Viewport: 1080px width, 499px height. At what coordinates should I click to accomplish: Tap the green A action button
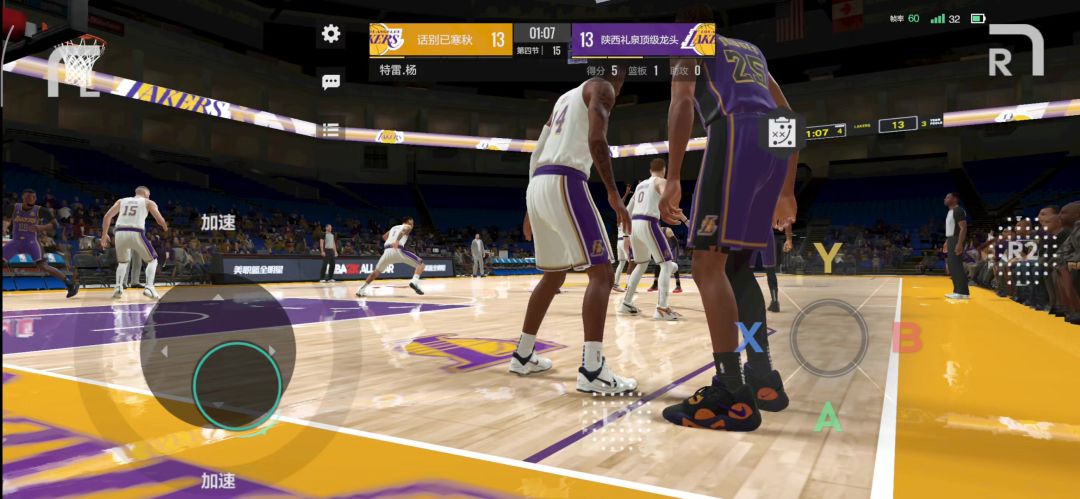[x=827, y=416]
